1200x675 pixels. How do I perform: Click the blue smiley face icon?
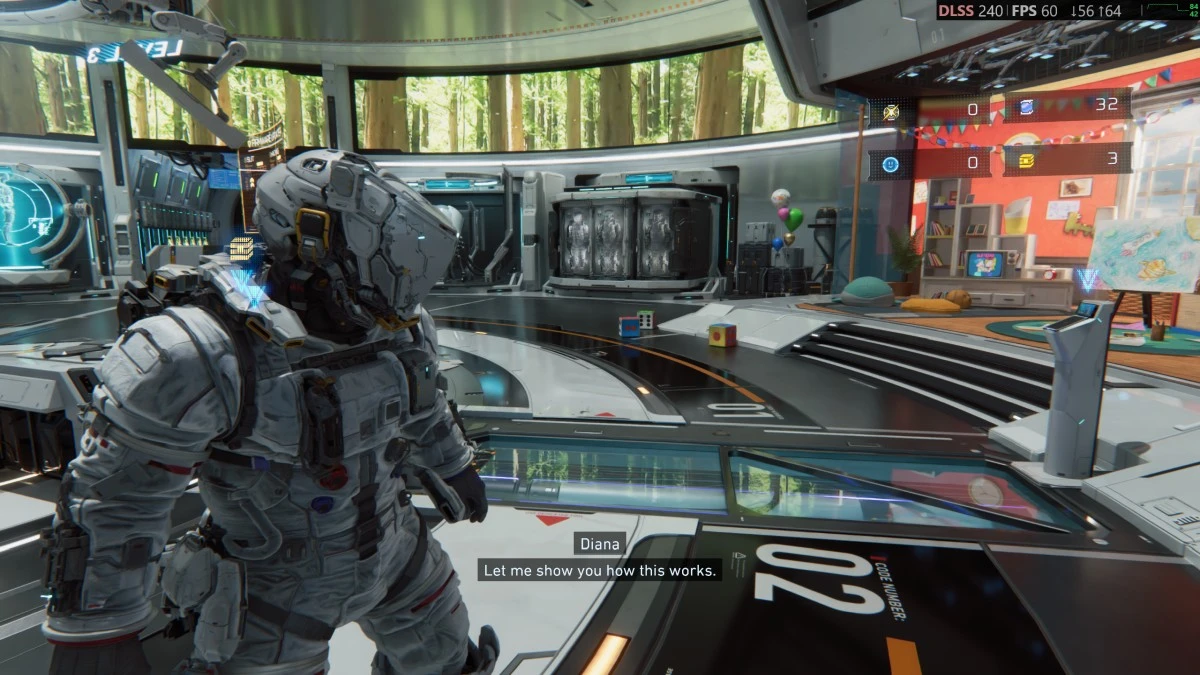pyautogui.click(x=890, y=163)
